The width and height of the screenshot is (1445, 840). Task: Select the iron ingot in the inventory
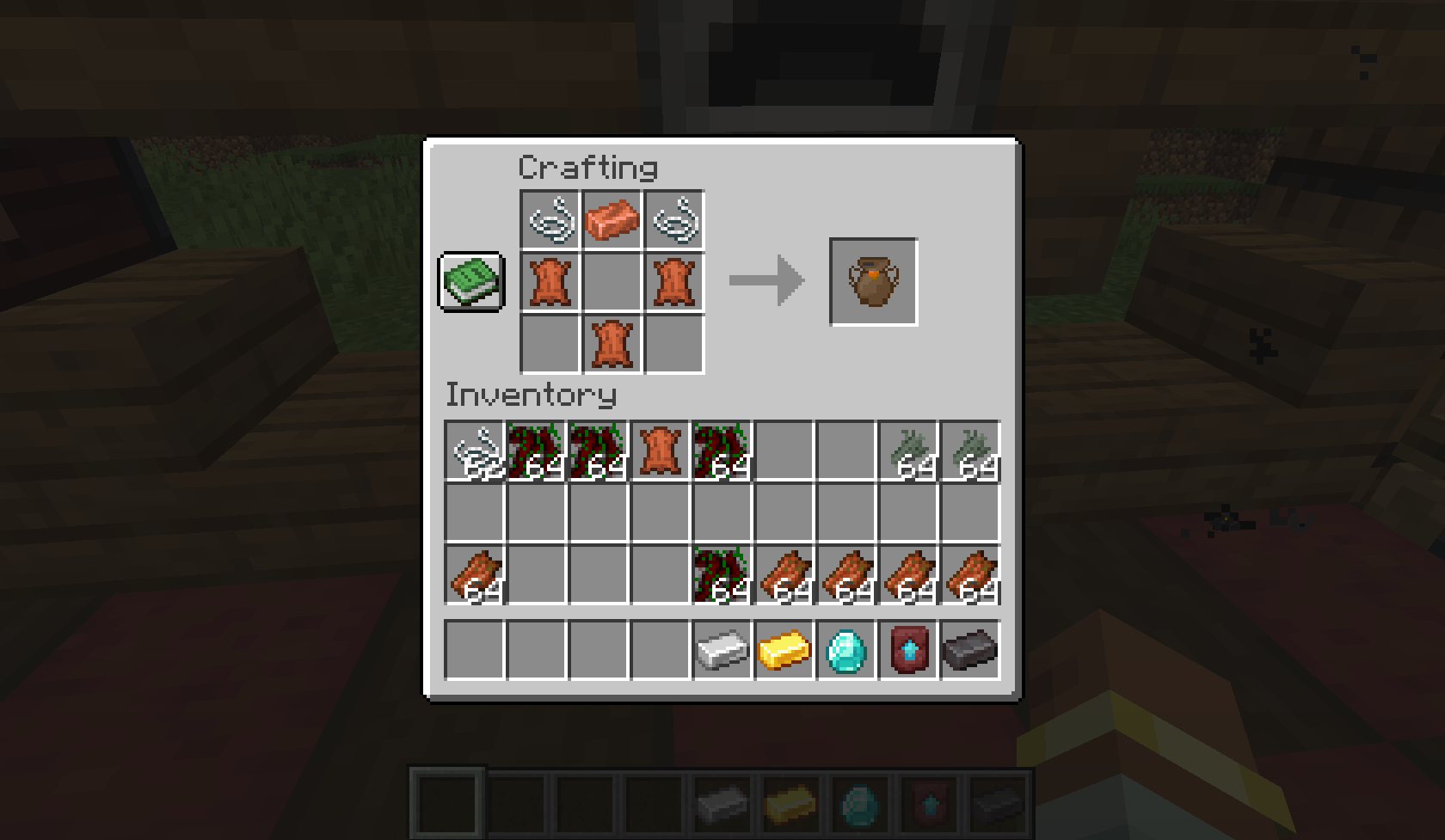click(722, 651)
